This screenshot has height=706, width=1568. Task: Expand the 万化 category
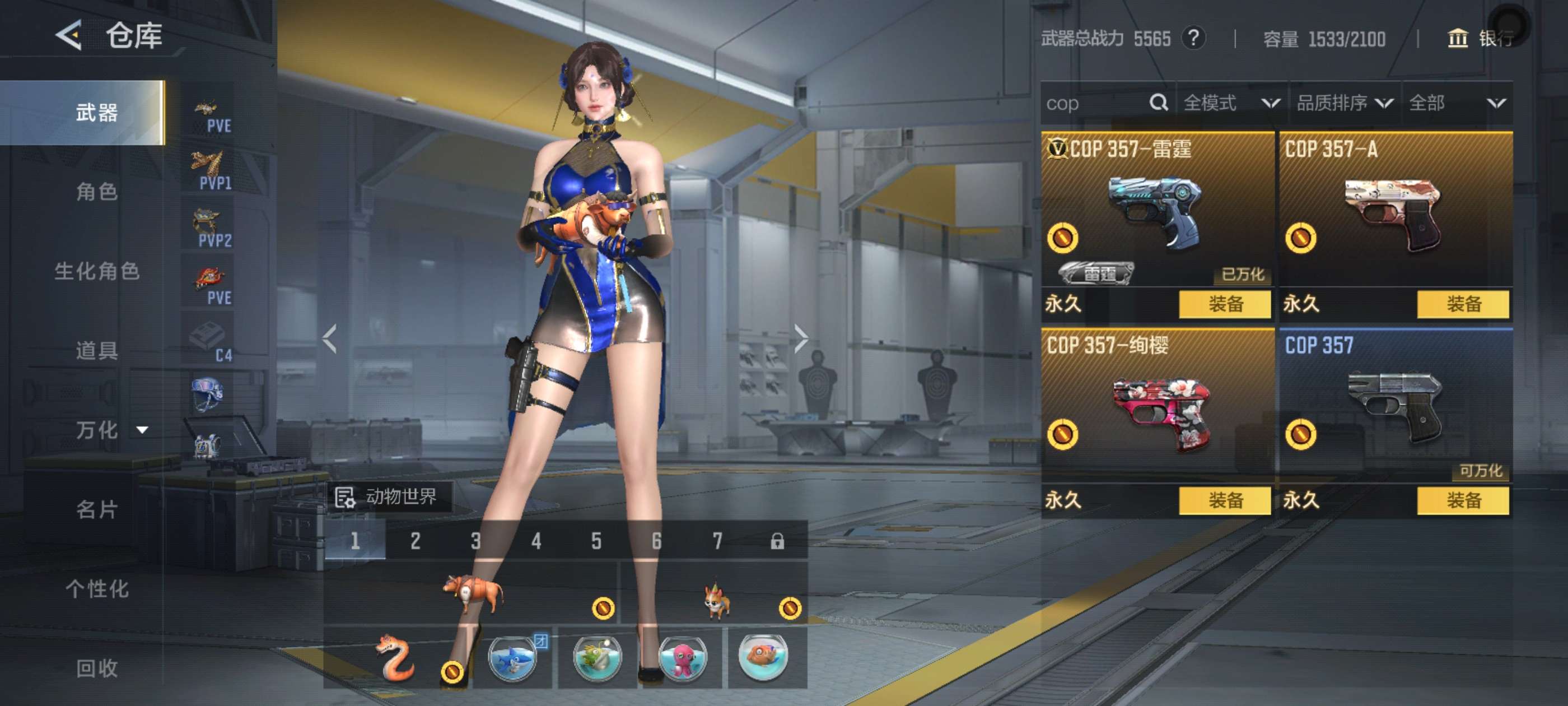(x=110, y=430)
